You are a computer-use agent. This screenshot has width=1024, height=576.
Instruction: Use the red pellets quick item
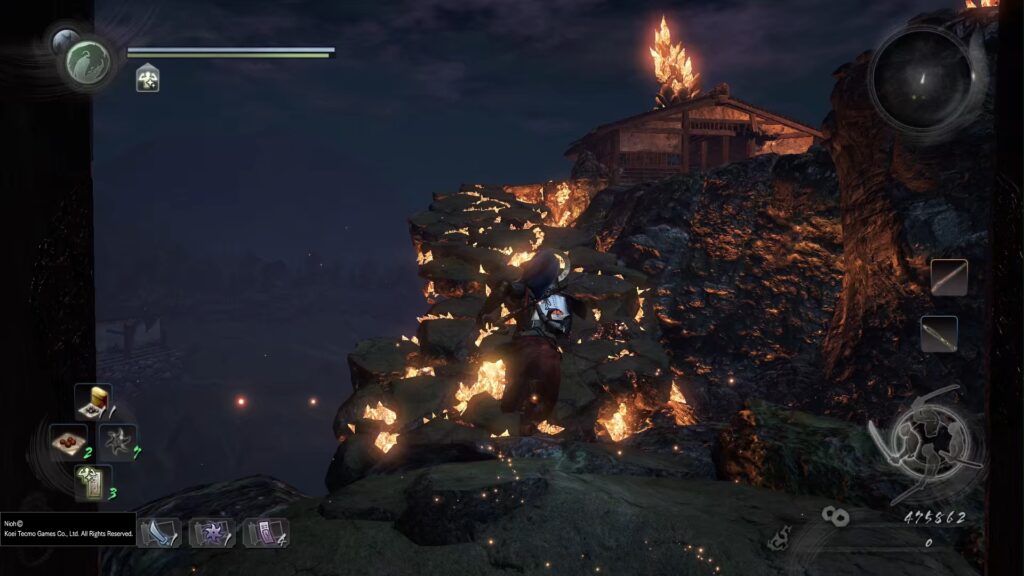tap(69, 441)
